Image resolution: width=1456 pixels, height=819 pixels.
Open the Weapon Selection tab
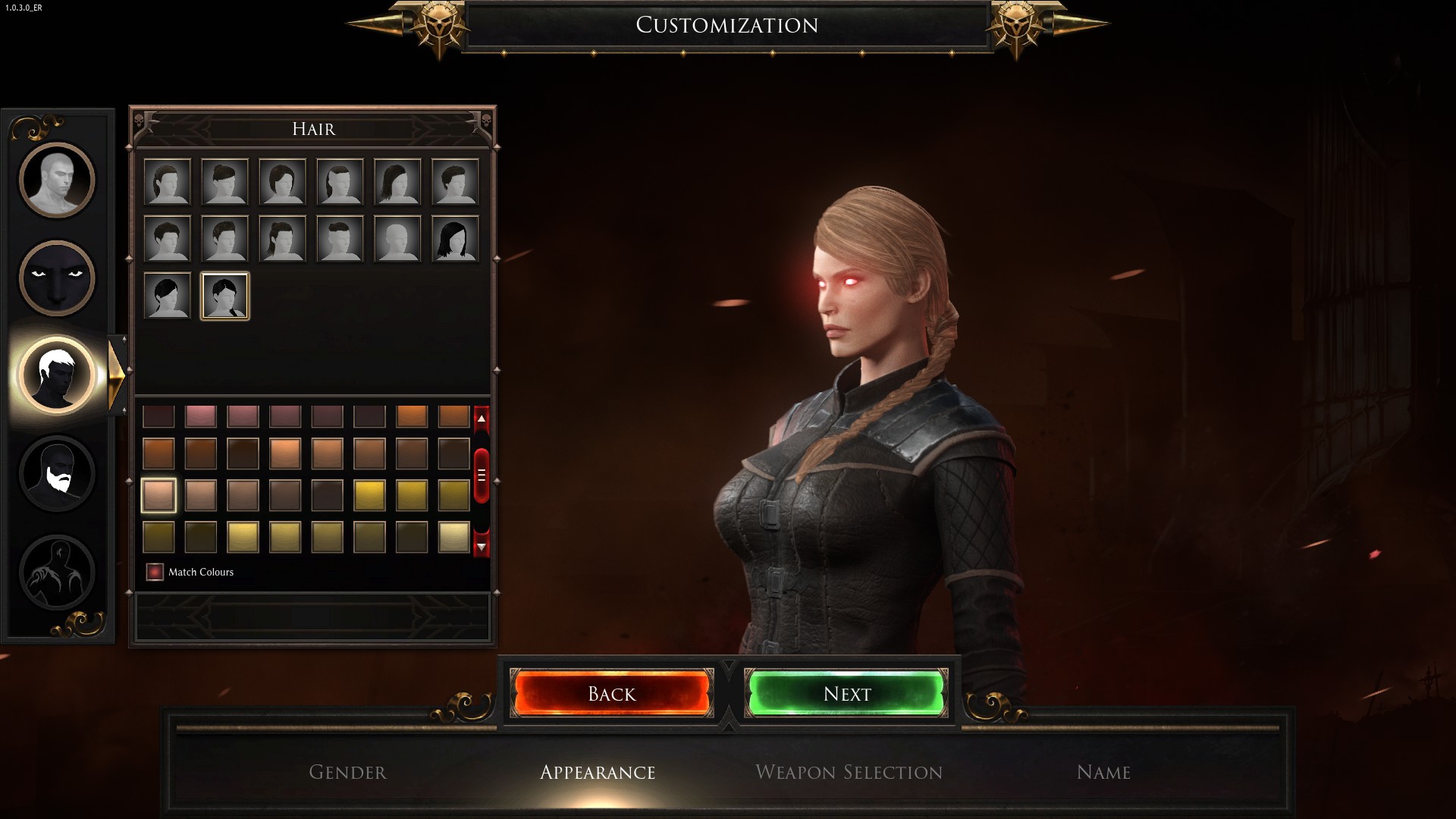coord(849,772)
